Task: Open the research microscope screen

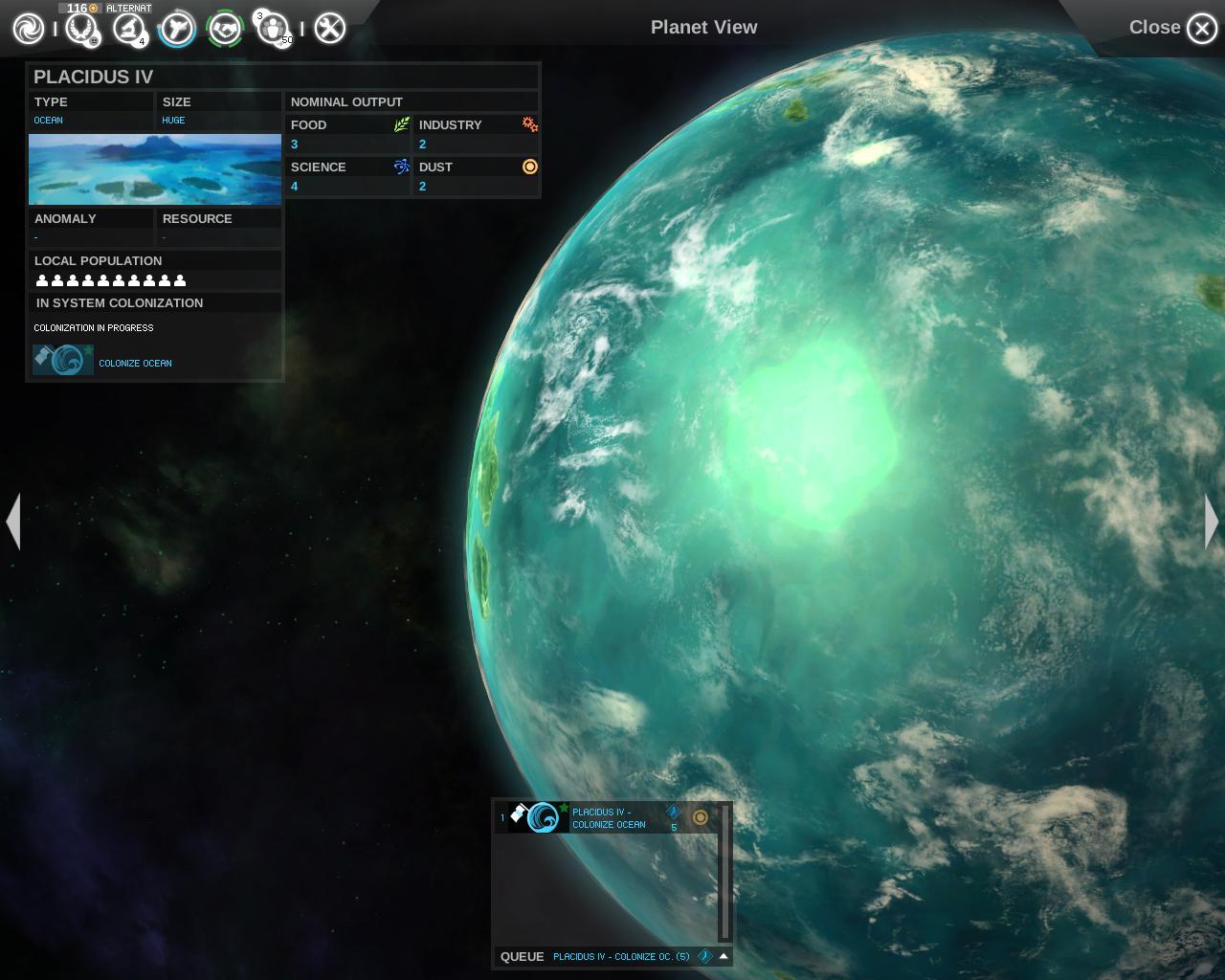Action: pos(128,29)
